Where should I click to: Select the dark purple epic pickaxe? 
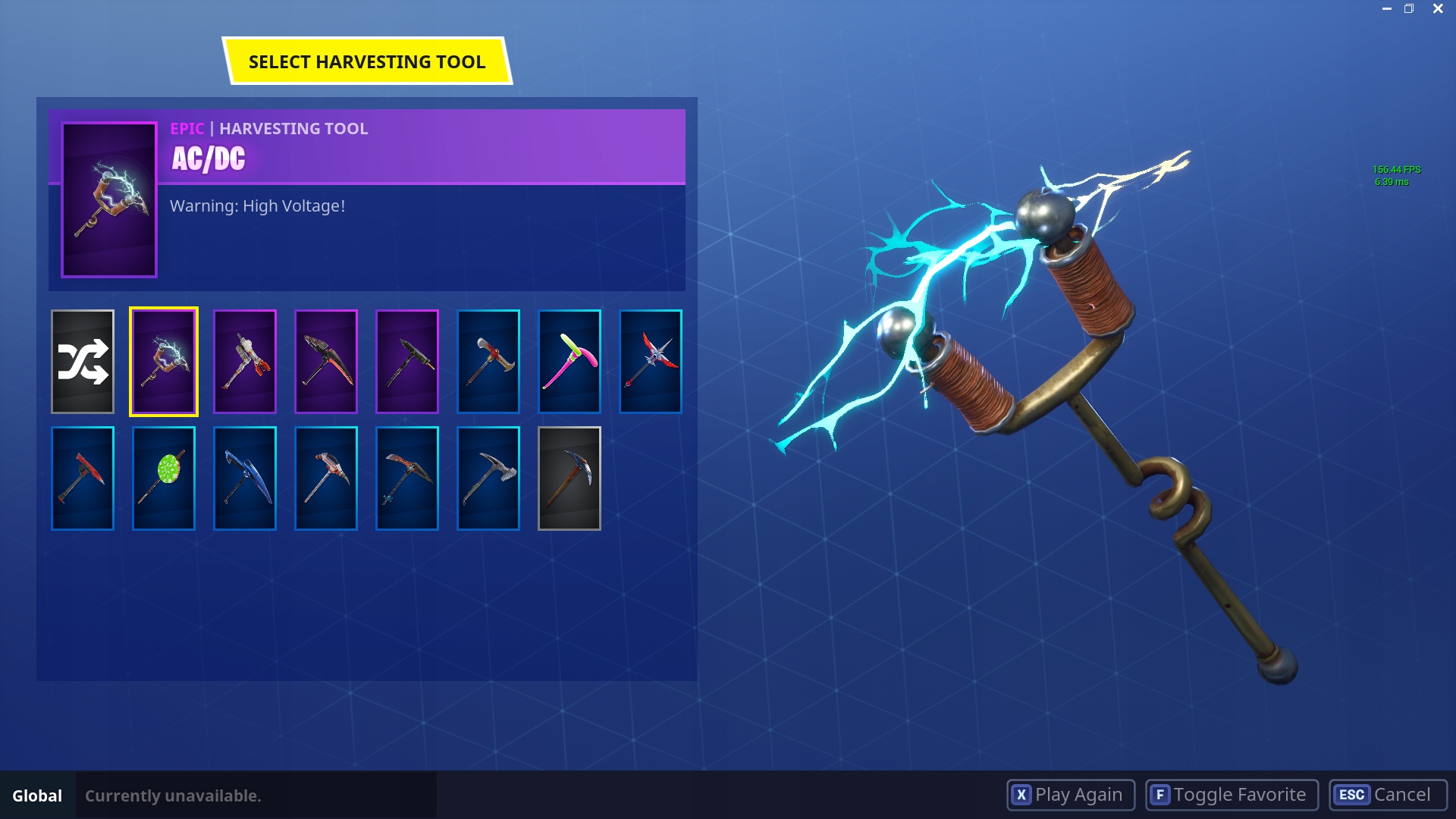pyautogui.click(x=406, y=361)
